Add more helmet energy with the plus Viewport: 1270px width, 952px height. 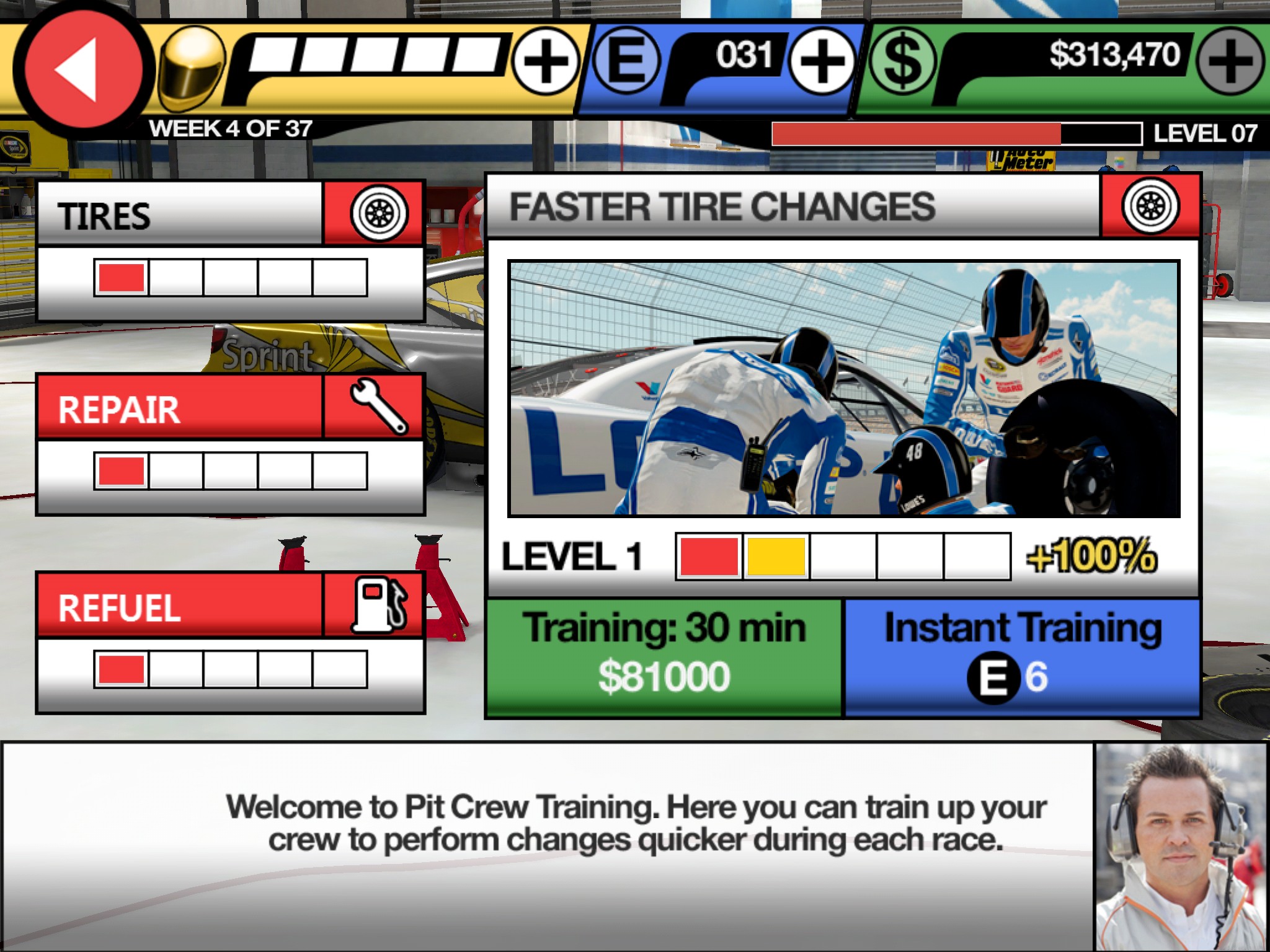click(546, 62)
